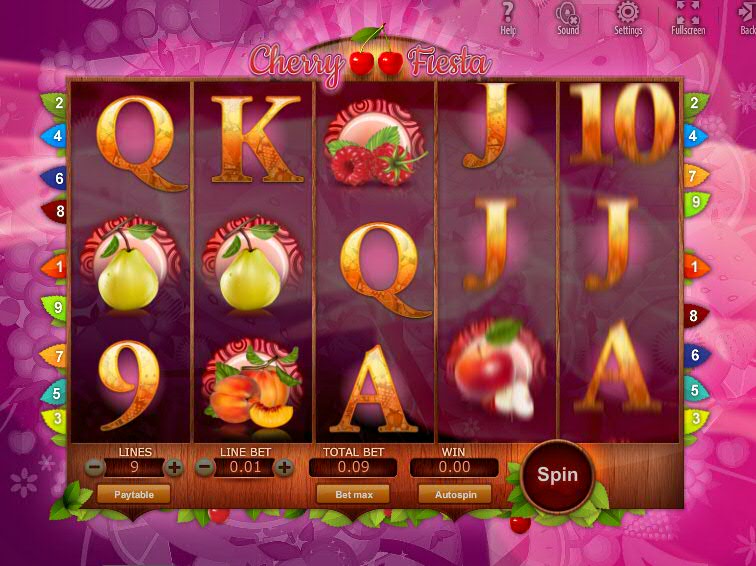Open the Settings gear

click(x=627, y=16)
